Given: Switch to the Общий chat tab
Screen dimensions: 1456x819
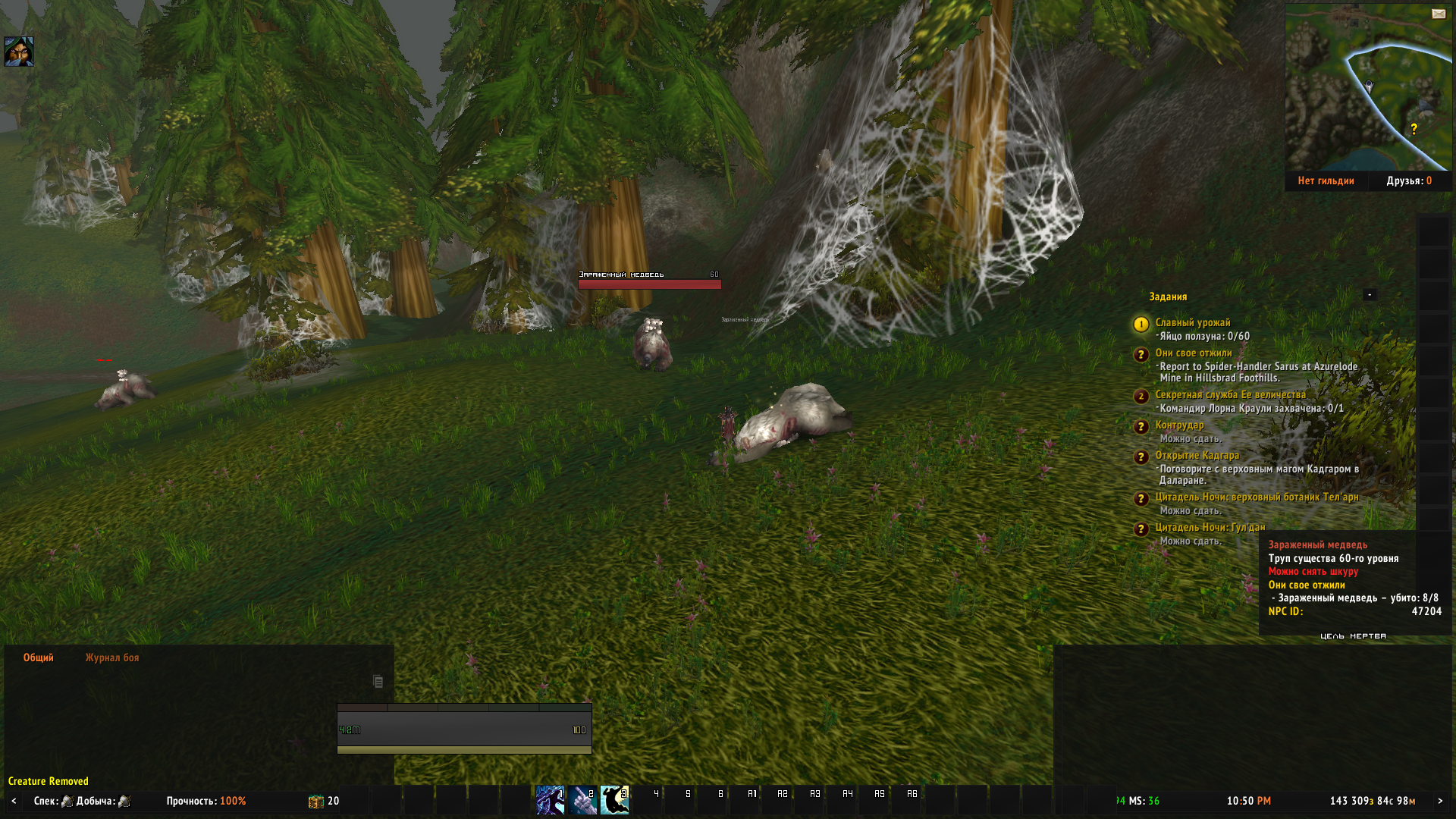Looking at the screenshot, I should tap(39, 658).
